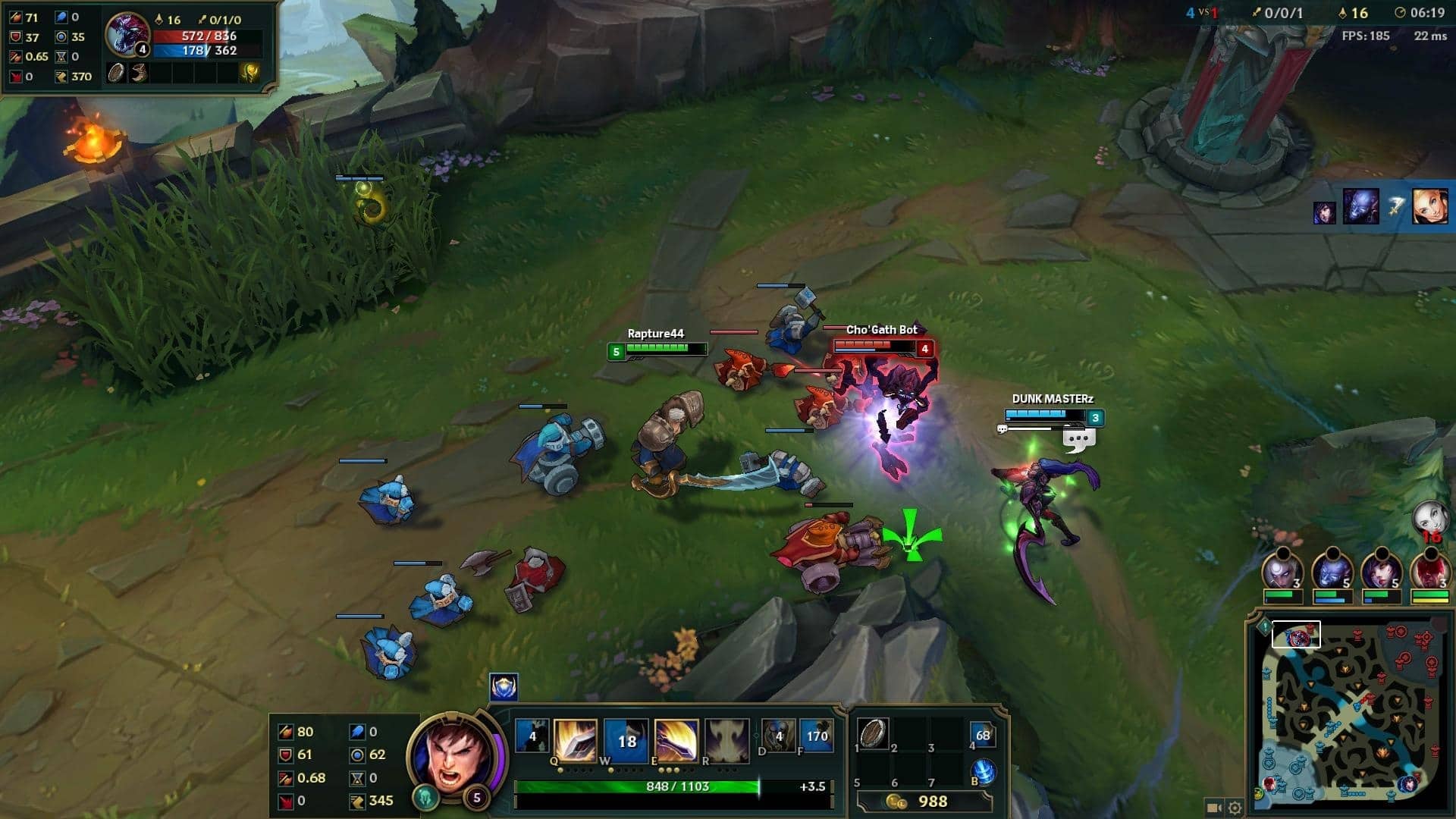
Task: Toggle camera lock with the camera icon
Action: (x=1213, y=808)
